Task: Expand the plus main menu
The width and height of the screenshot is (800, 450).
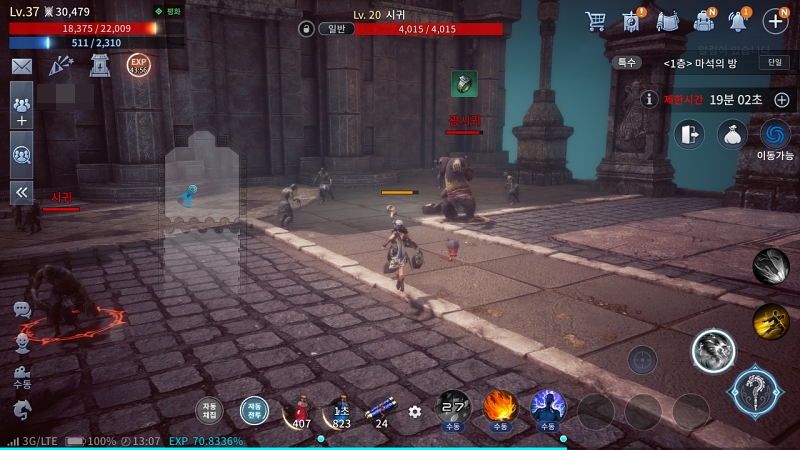Action: pyautogui.click(x=776, y=20)
